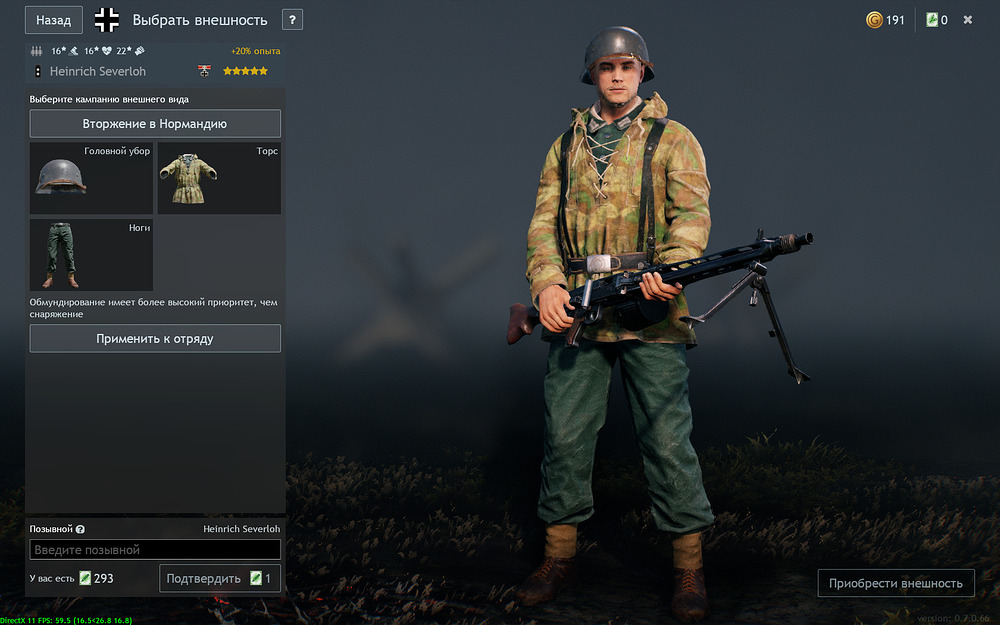Select the Ноги green trousers slot
The height and width of the screenshot is (625, 1000).
click(x=91, y=255)
